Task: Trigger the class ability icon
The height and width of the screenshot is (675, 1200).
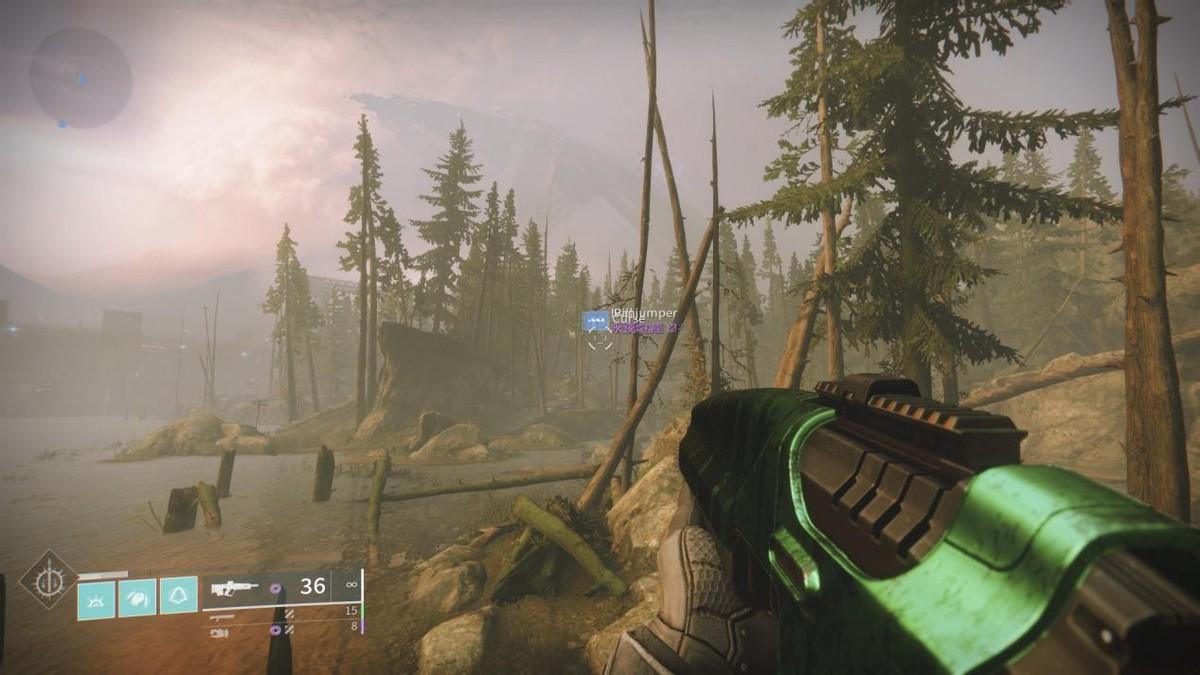Action: [x=178, y=595]
